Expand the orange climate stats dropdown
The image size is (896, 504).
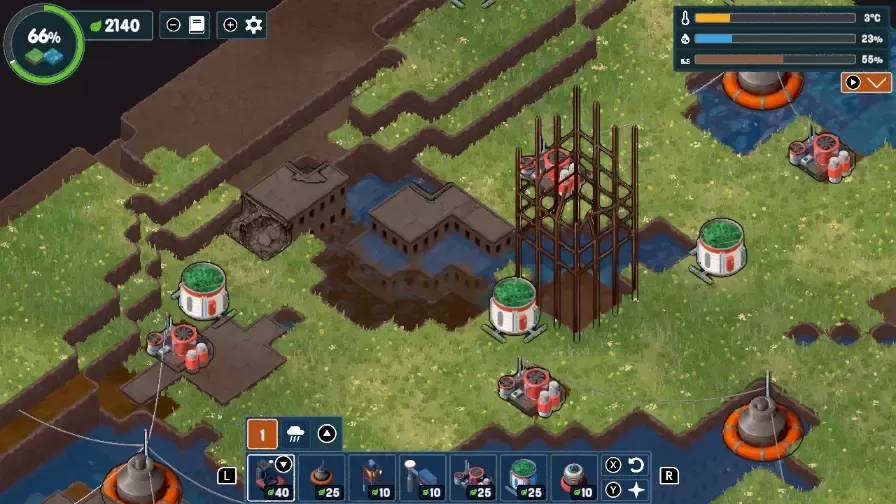click(x=865, y=83)
